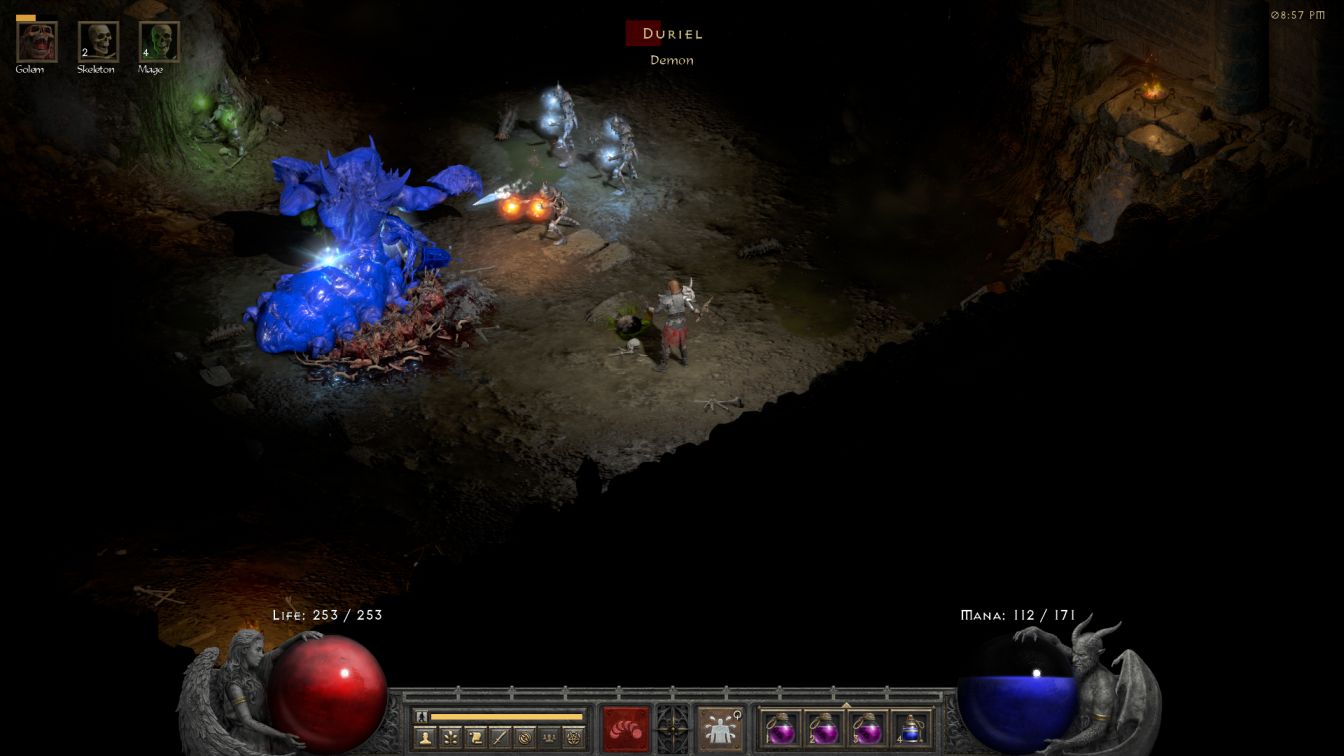1344x756 pixels.
Task: Open the party screen group icon
Action: point(549,738)
